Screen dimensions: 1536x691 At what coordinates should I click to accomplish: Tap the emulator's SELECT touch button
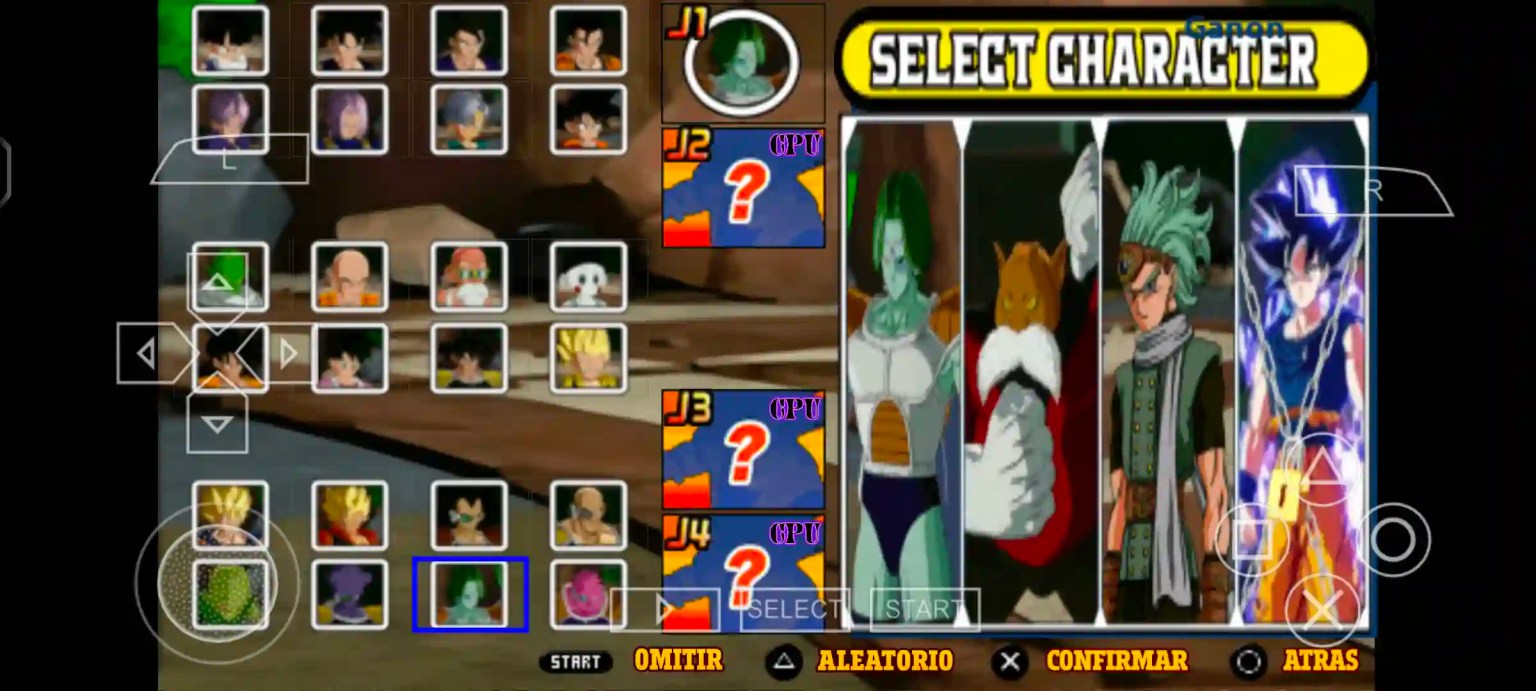pos(794,609)
